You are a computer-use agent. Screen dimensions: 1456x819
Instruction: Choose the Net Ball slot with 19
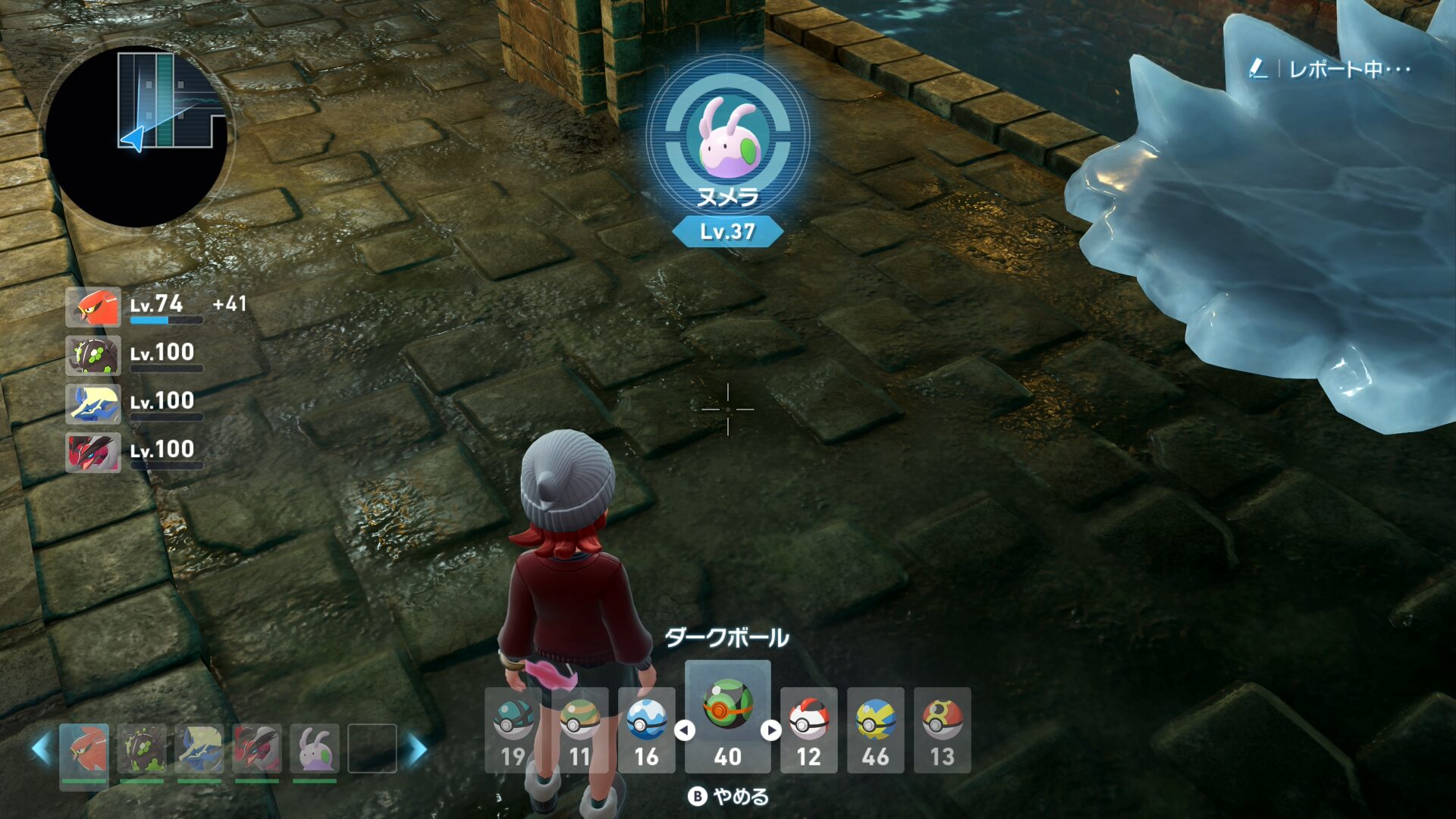click(x=513, y=730)
